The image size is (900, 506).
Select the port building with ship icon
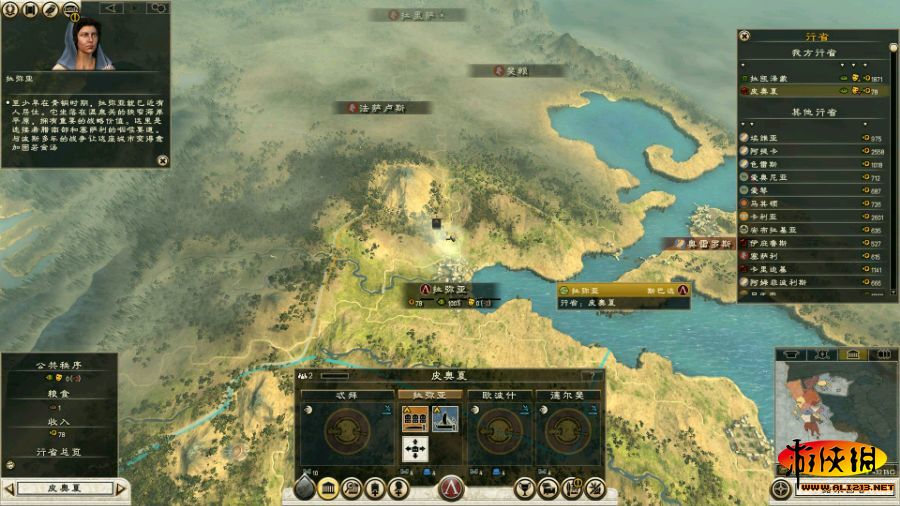click(x=445, y=420)
